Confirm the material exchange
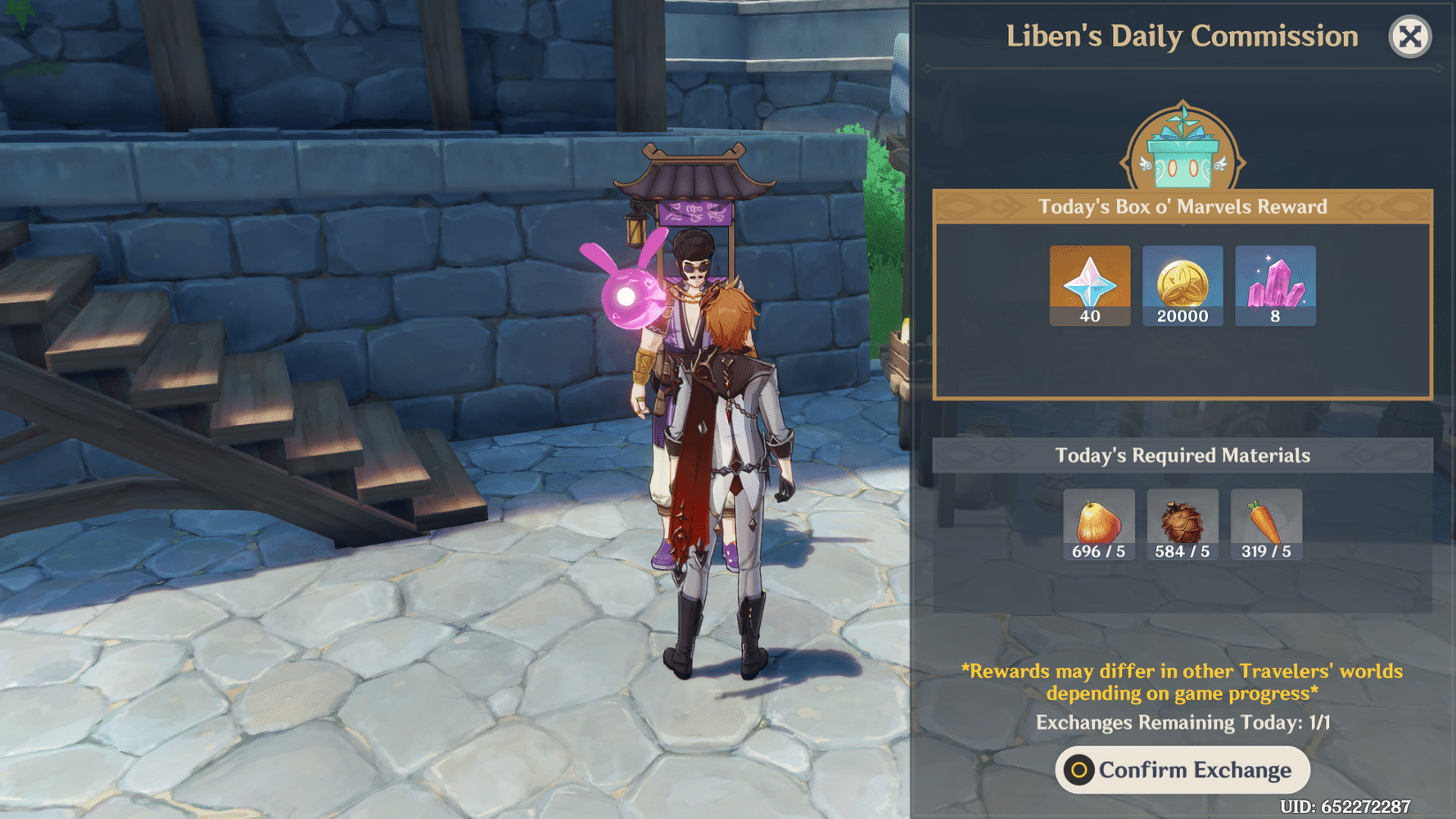The image size is (1456, 819). pyautogui.click(x=1182, y=770)
